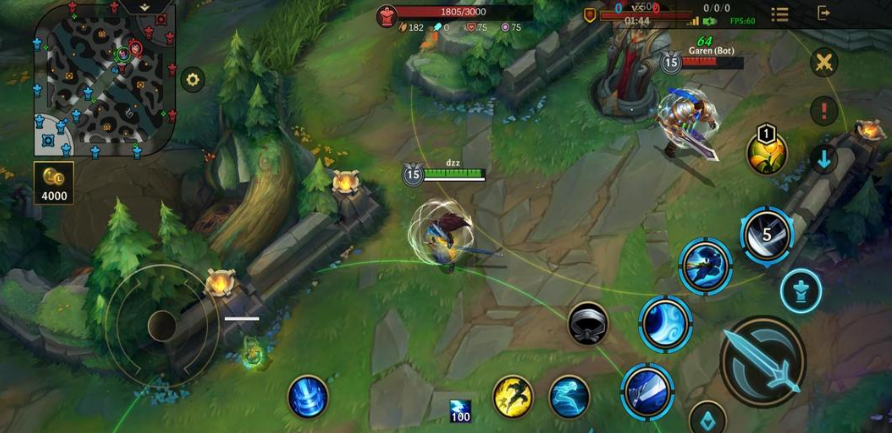Activate the ability showing a 5 cooldown
Viewport: 892px width, 433px height.
767,235
